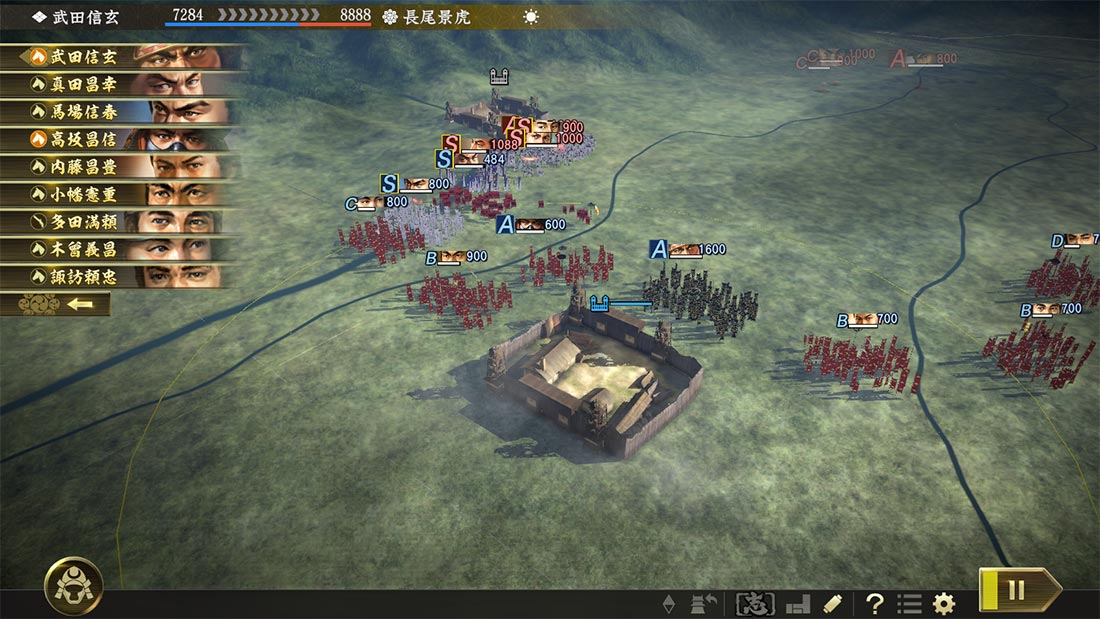Toggle pause with the yellow pause button

click(x=1017, y=589)
